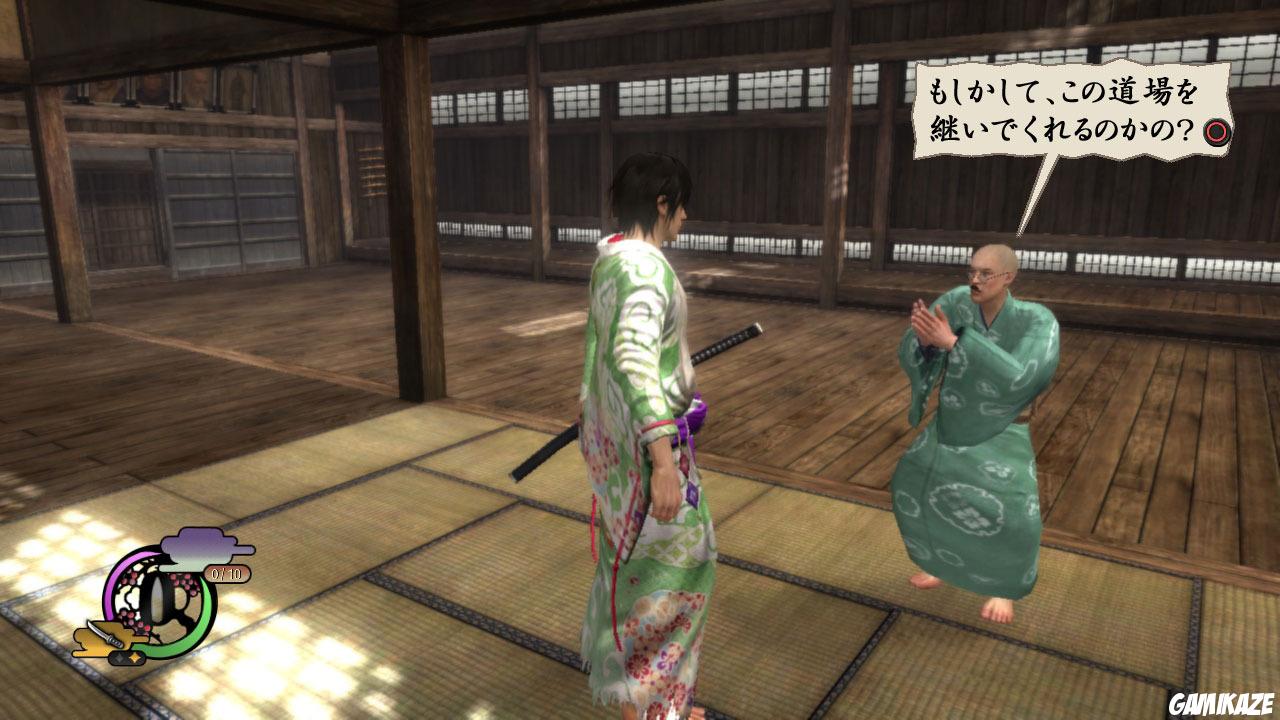Image resolution: width=1280 pixels, height=720 pixels.
Task: Toggle the diamond charm tray below the katana
Action: click(126, 657)
